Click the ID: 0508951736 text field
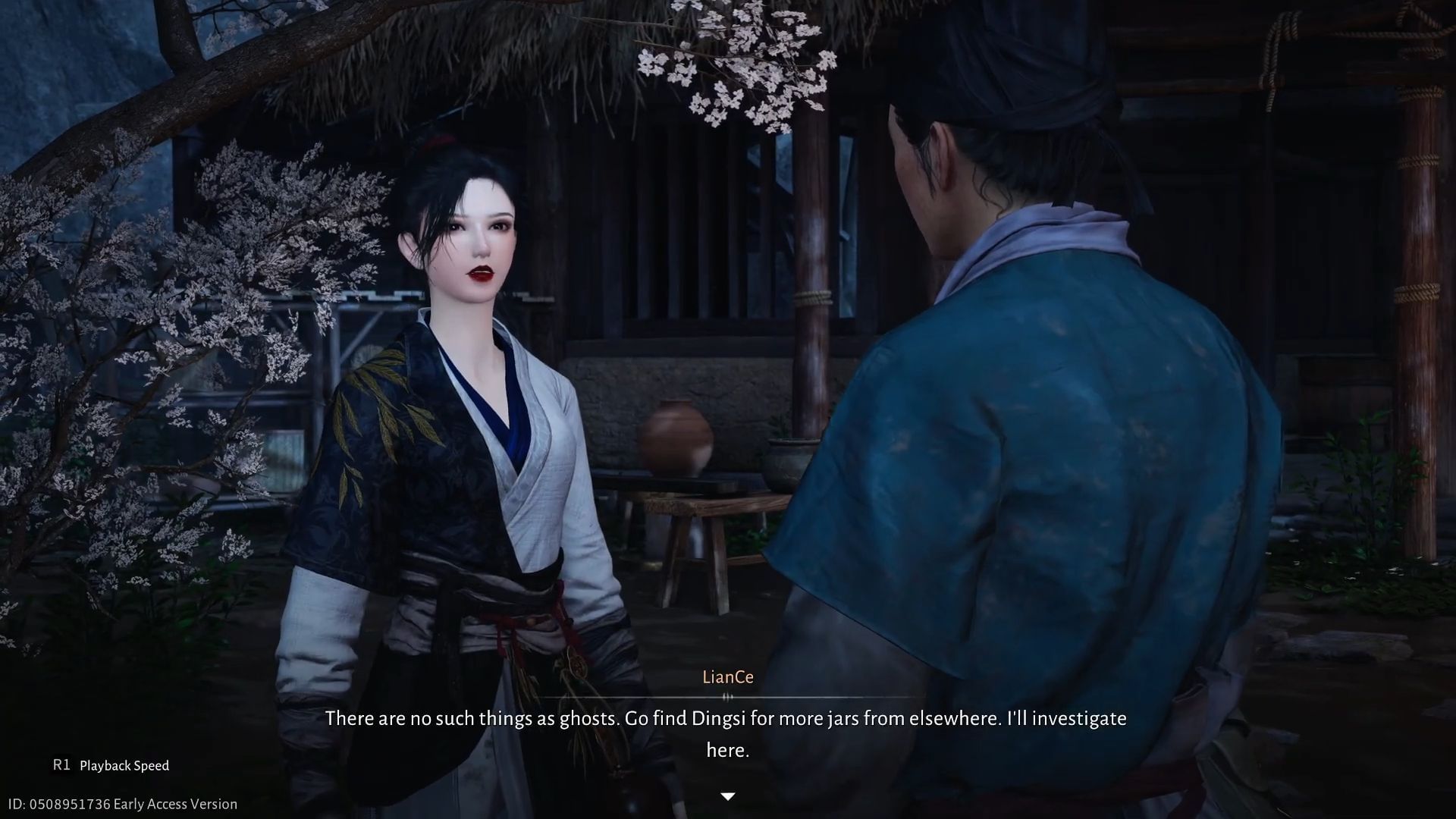The image size is (1456, 819). (x=58, y=804)
